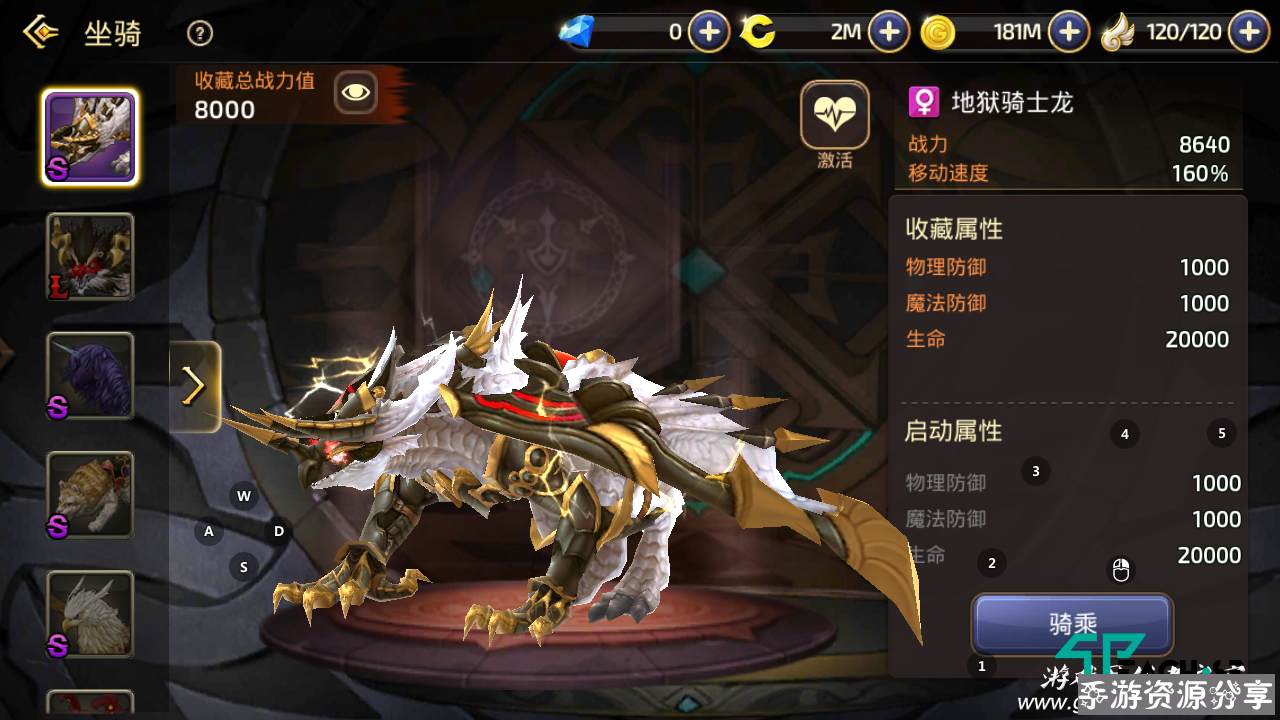The image size is (1280, 720).
Task: Select the Hell Knight Dragon mount thumbnail
Action: pos(90,137)
